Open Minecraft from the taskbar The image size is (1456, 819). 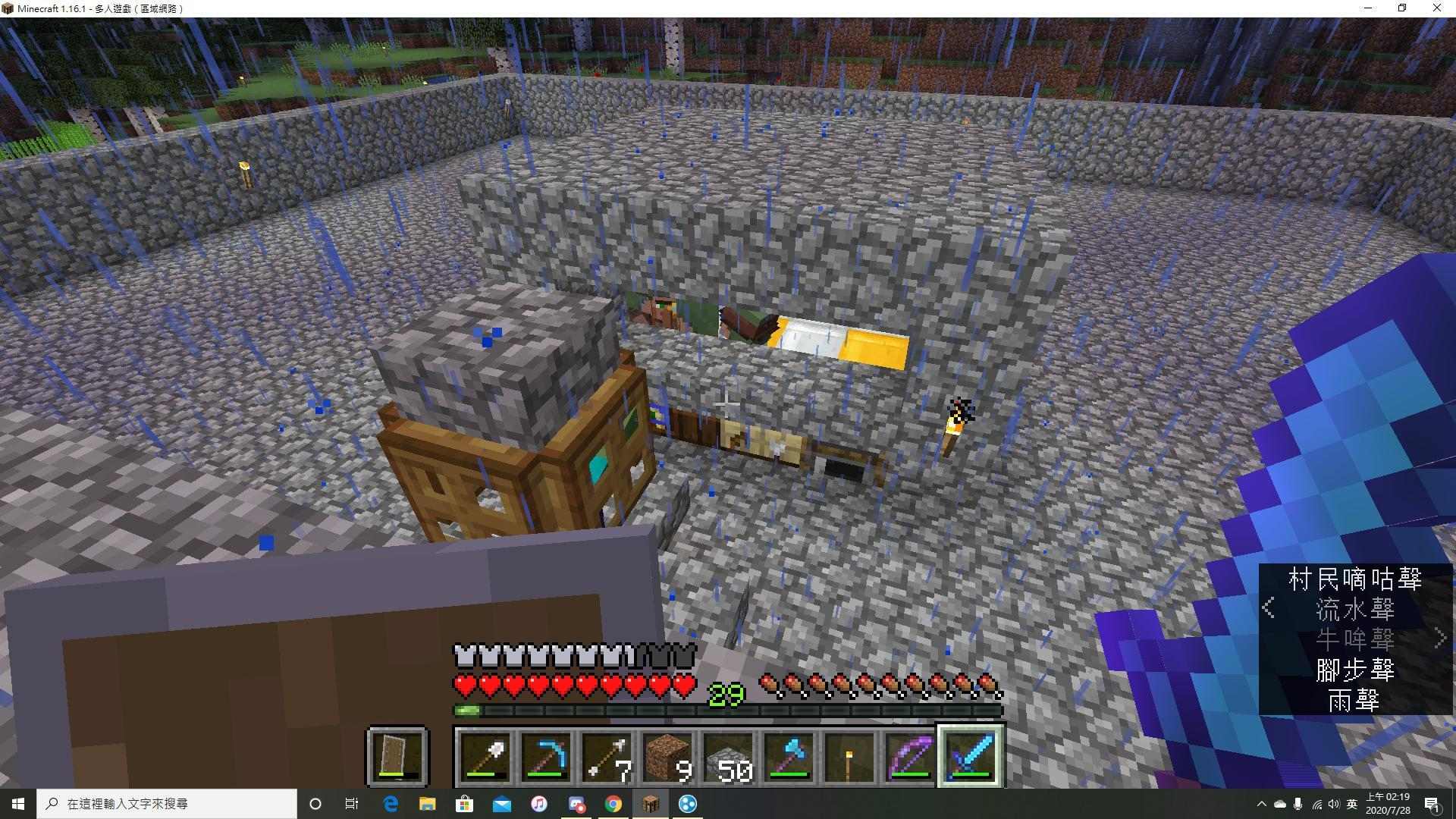coord(651,804)
